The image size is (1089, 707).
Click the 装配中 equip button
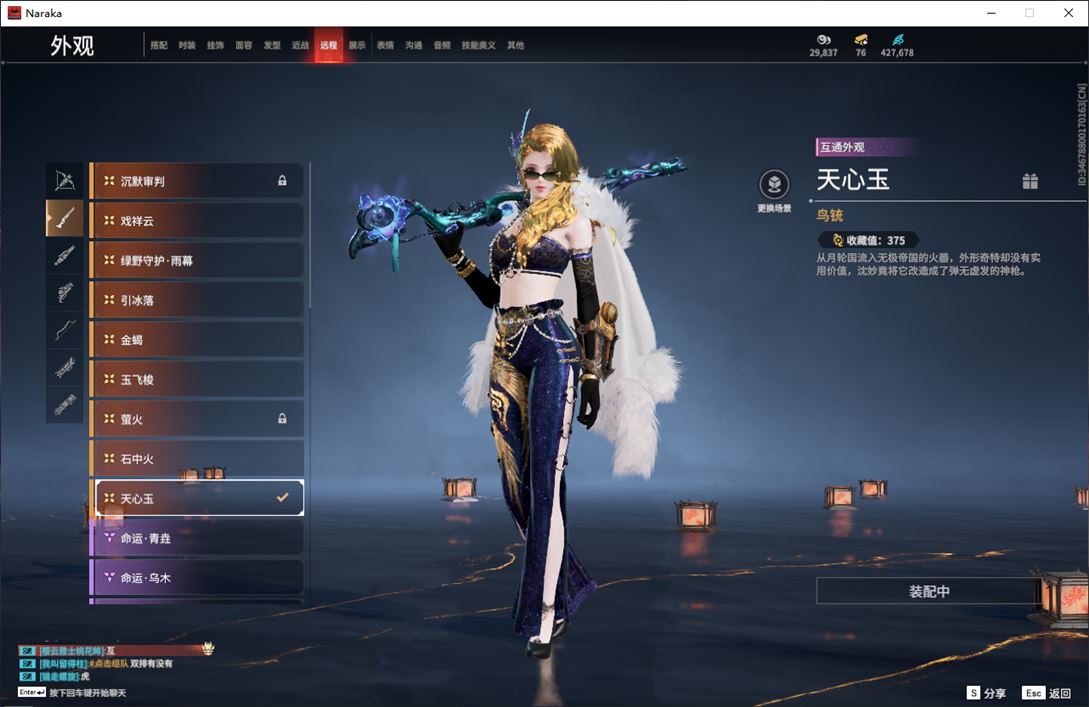(x=929, y=591)
